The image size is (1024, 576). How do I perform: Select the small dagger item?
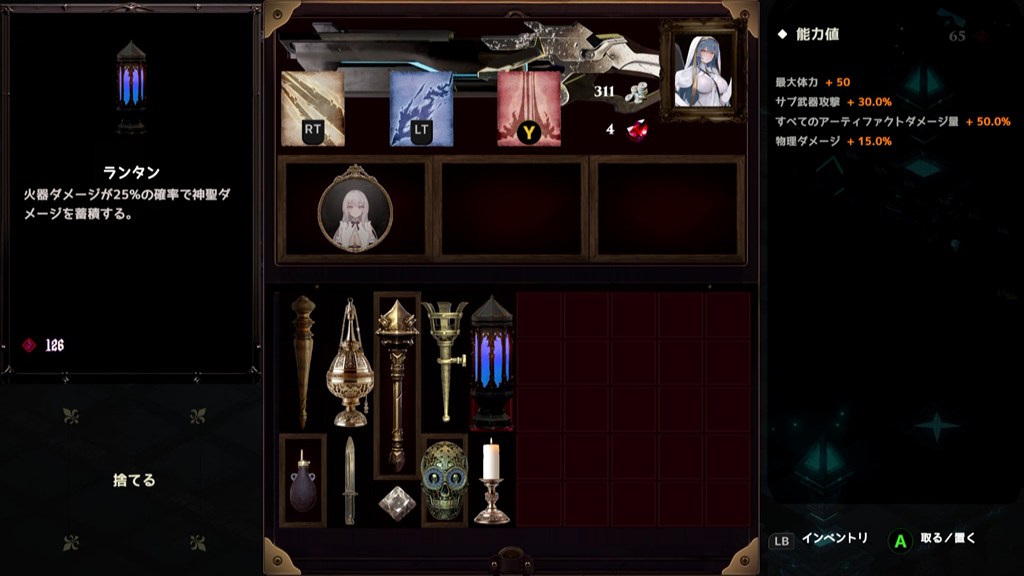click(349, 482)
